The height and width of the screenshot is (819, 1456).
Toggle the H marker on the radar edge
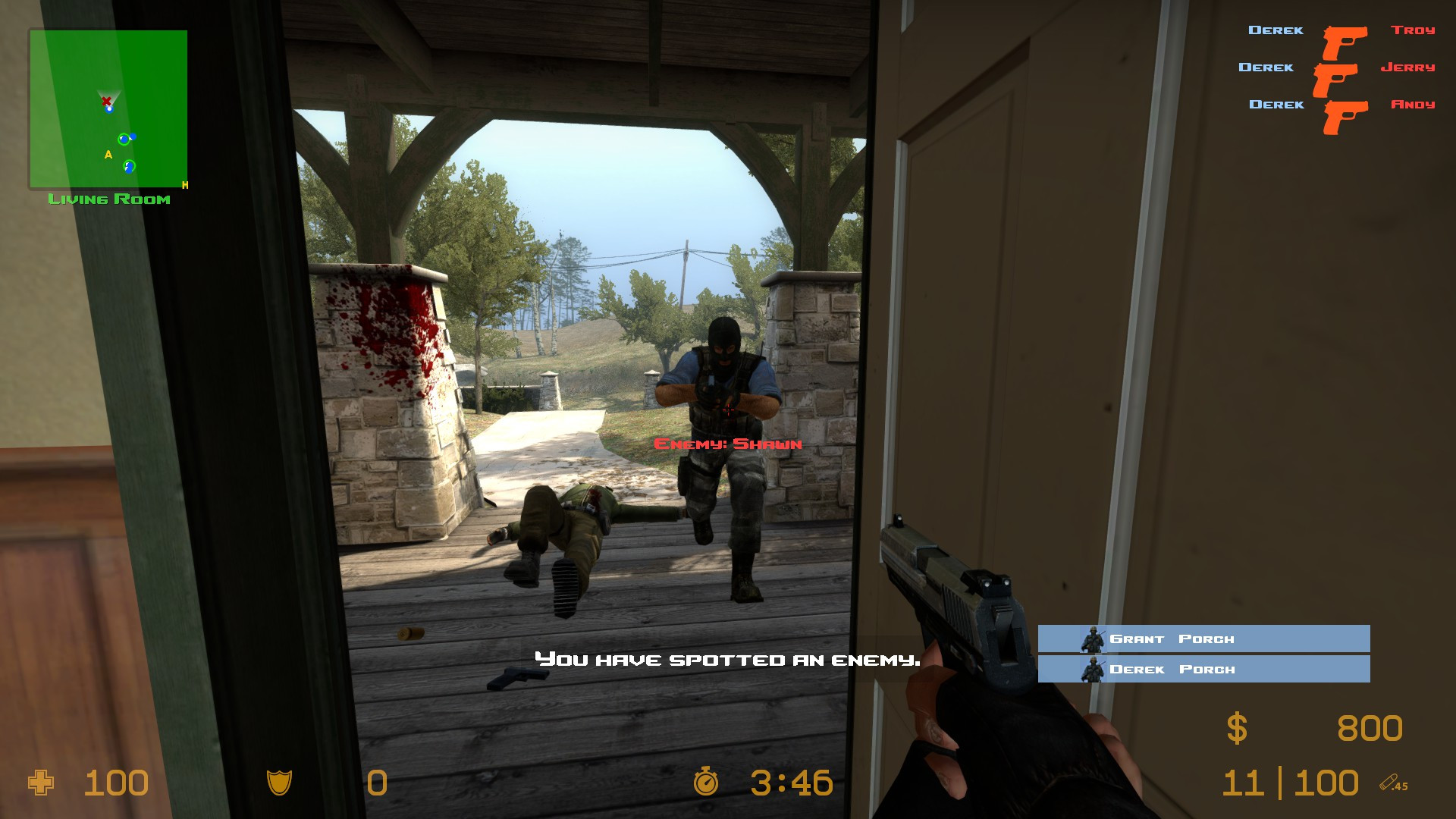(184, 185)
